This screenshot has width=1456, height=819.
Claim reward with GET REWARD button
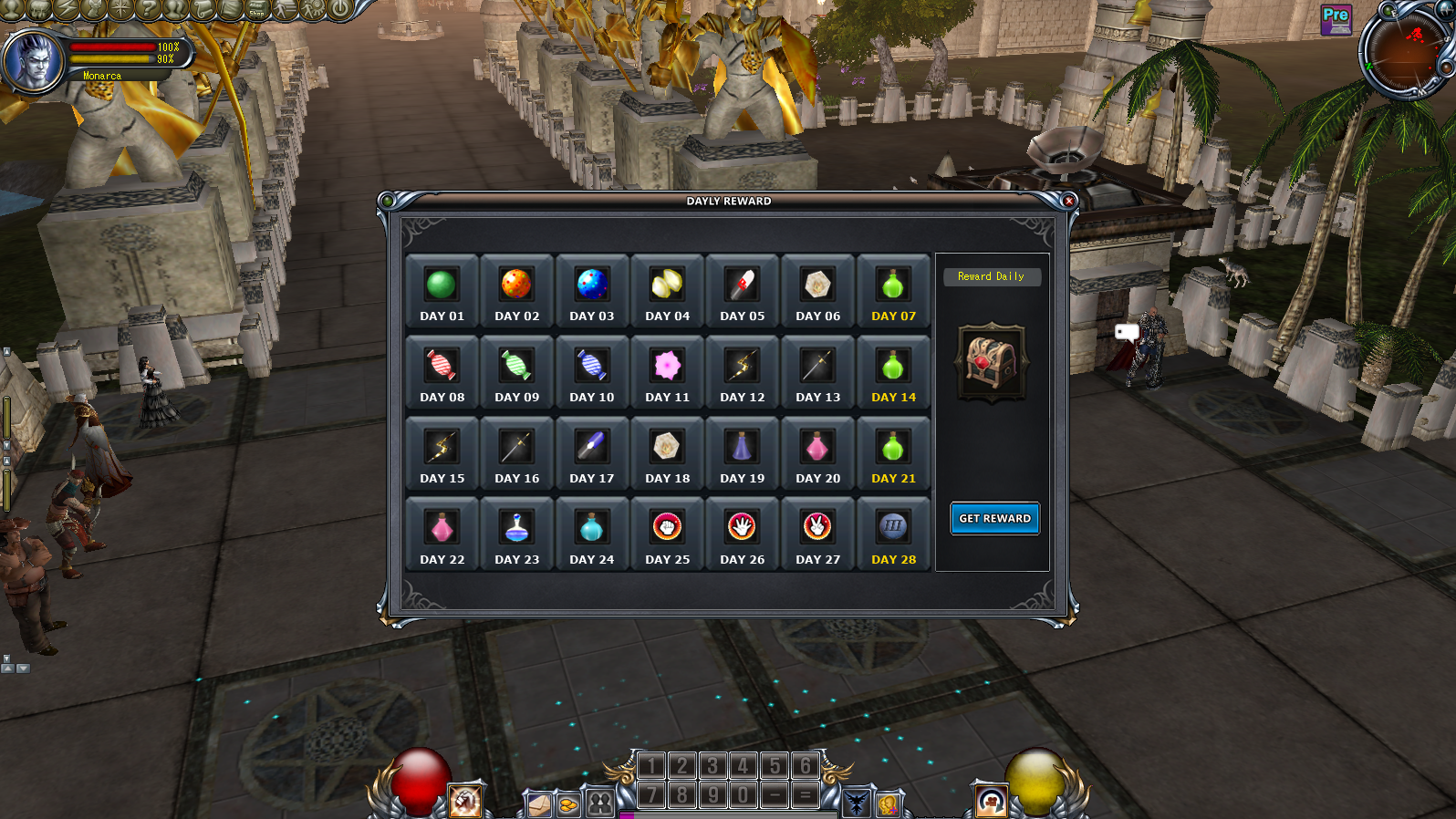click(994, 518)
